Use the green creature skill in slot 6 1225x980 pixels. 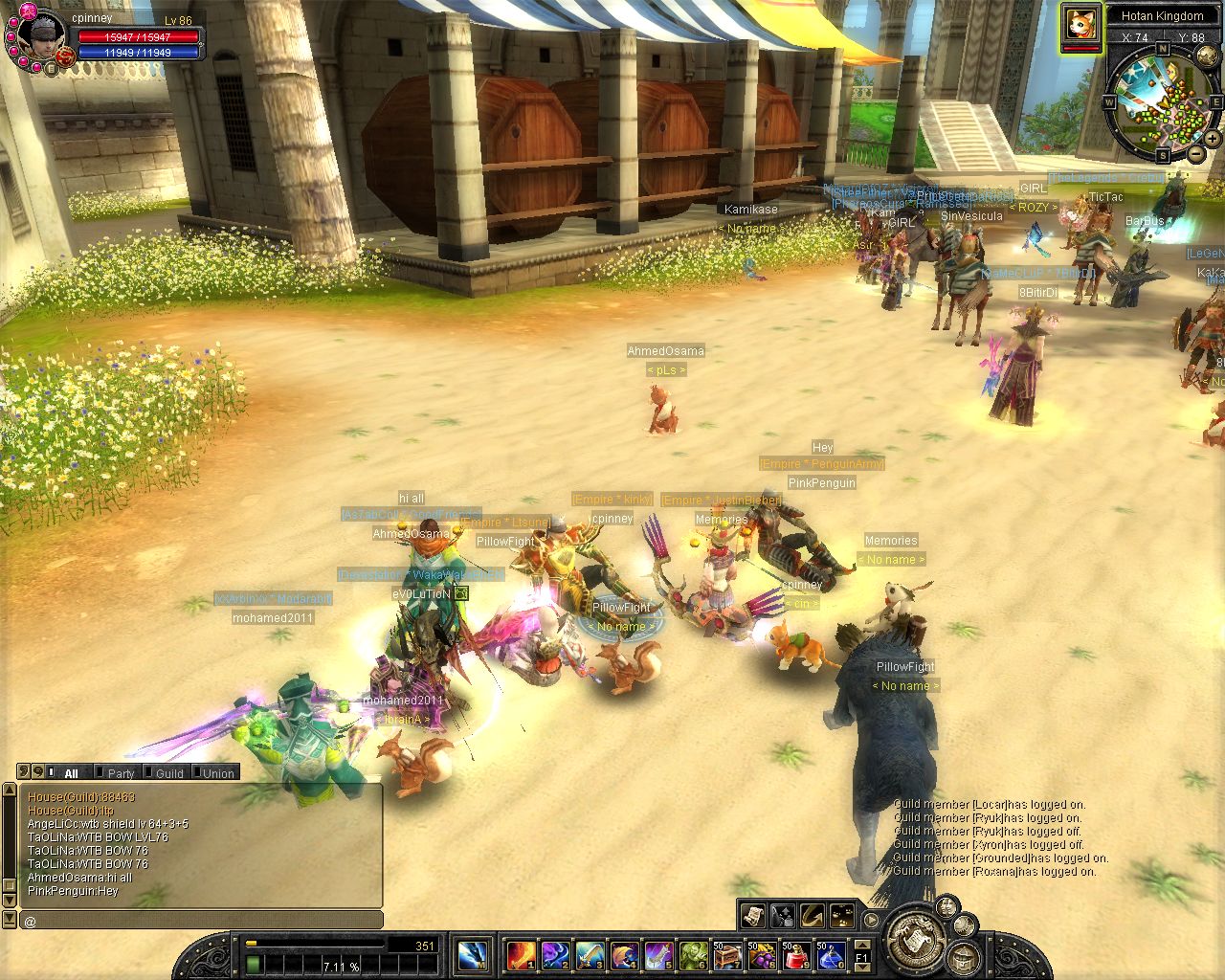click(x=692, y=955)
